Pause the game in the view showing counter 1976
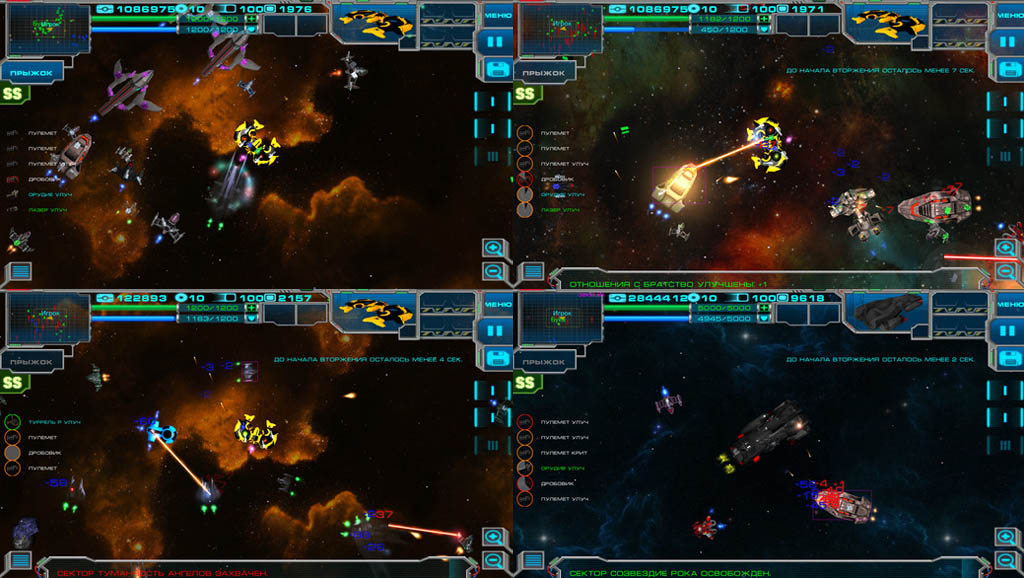Screen dimensions: 1024x578 tap(496, 43)
